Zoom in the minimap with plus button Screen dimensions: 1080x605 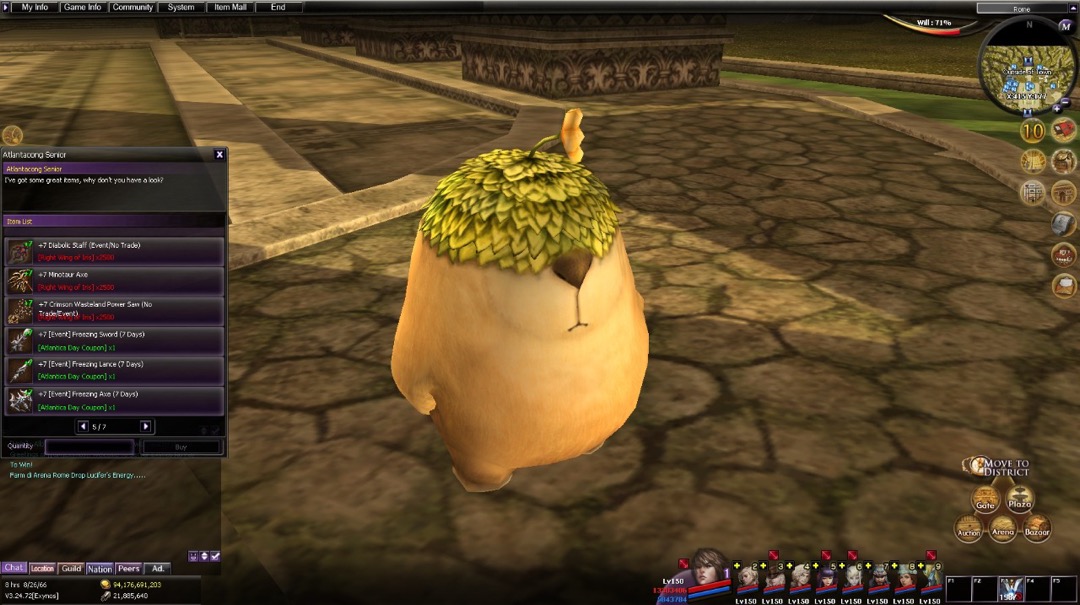pyautogui.click(x=1057, y=108)
